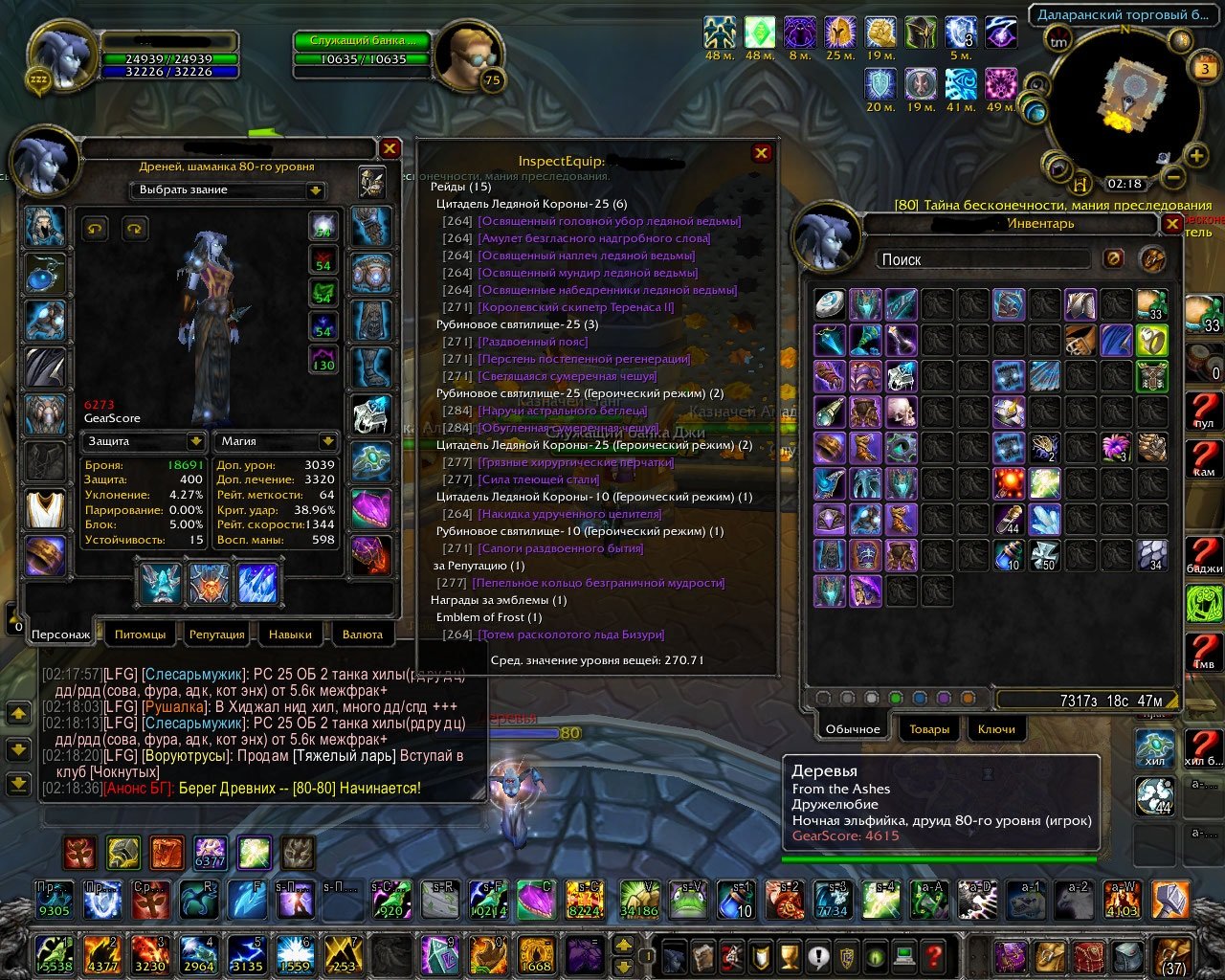Switch to the Питомцы tab
This screenshot has height=980, width=1225.
(x=140, y=635)
